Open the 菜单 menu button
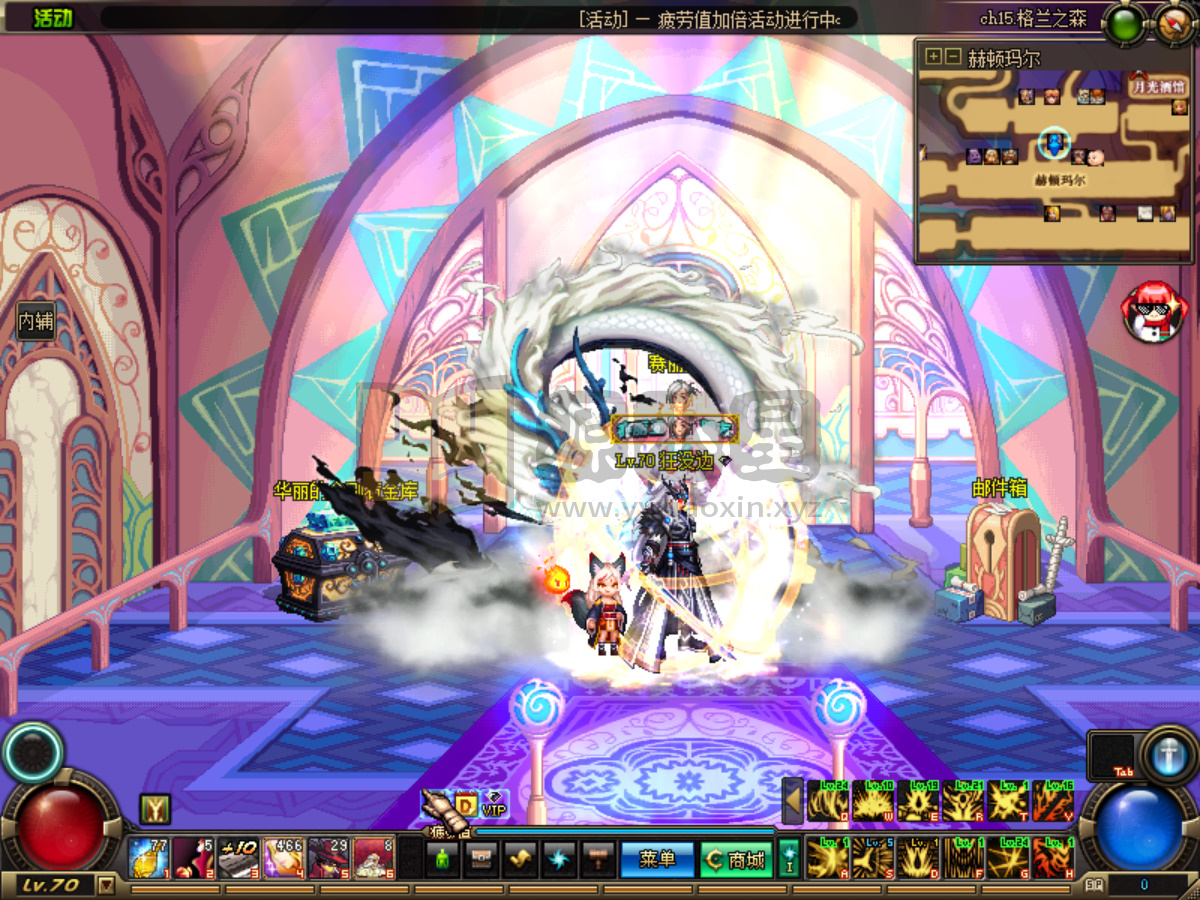The image size is (1200, 900). 657,859
